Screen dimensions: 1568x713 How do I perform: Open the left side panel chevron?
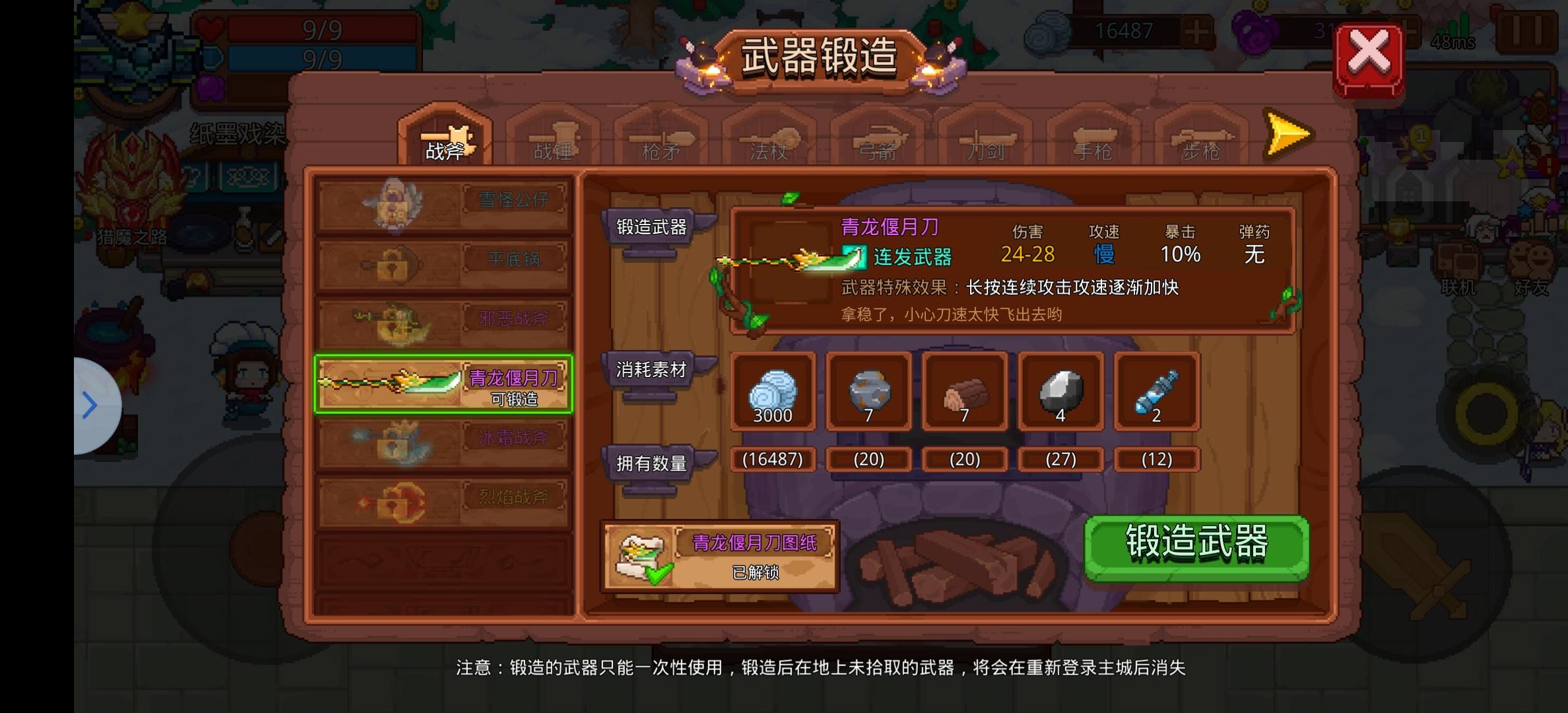(88, 405)
